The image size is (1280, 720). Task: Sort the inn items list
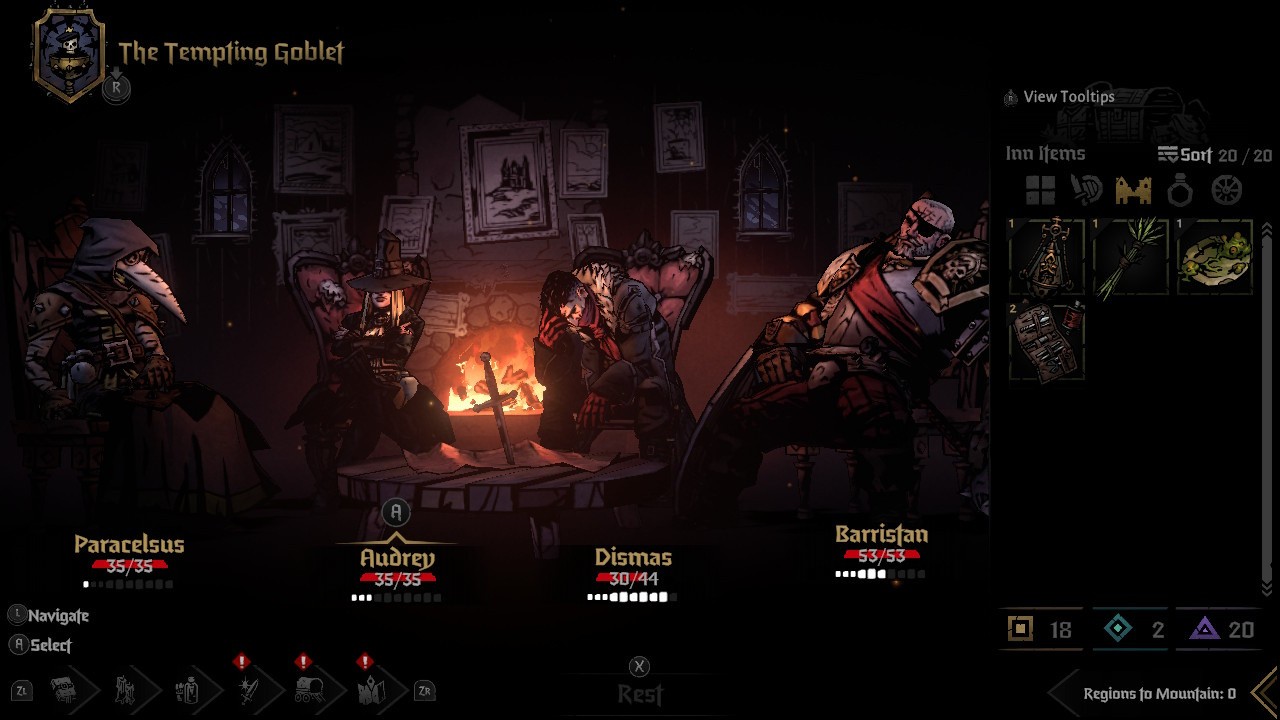(1185, 155)
